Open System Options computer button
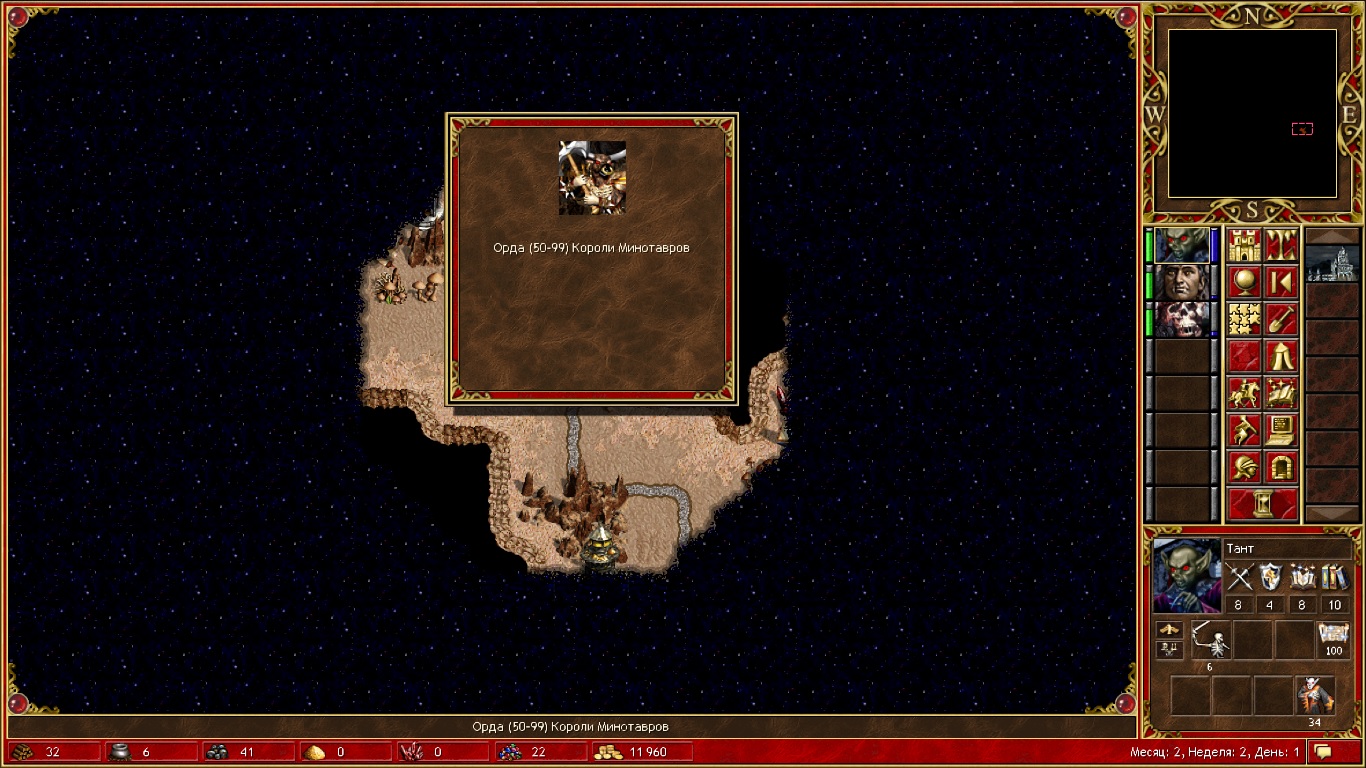 [1281, 430]
